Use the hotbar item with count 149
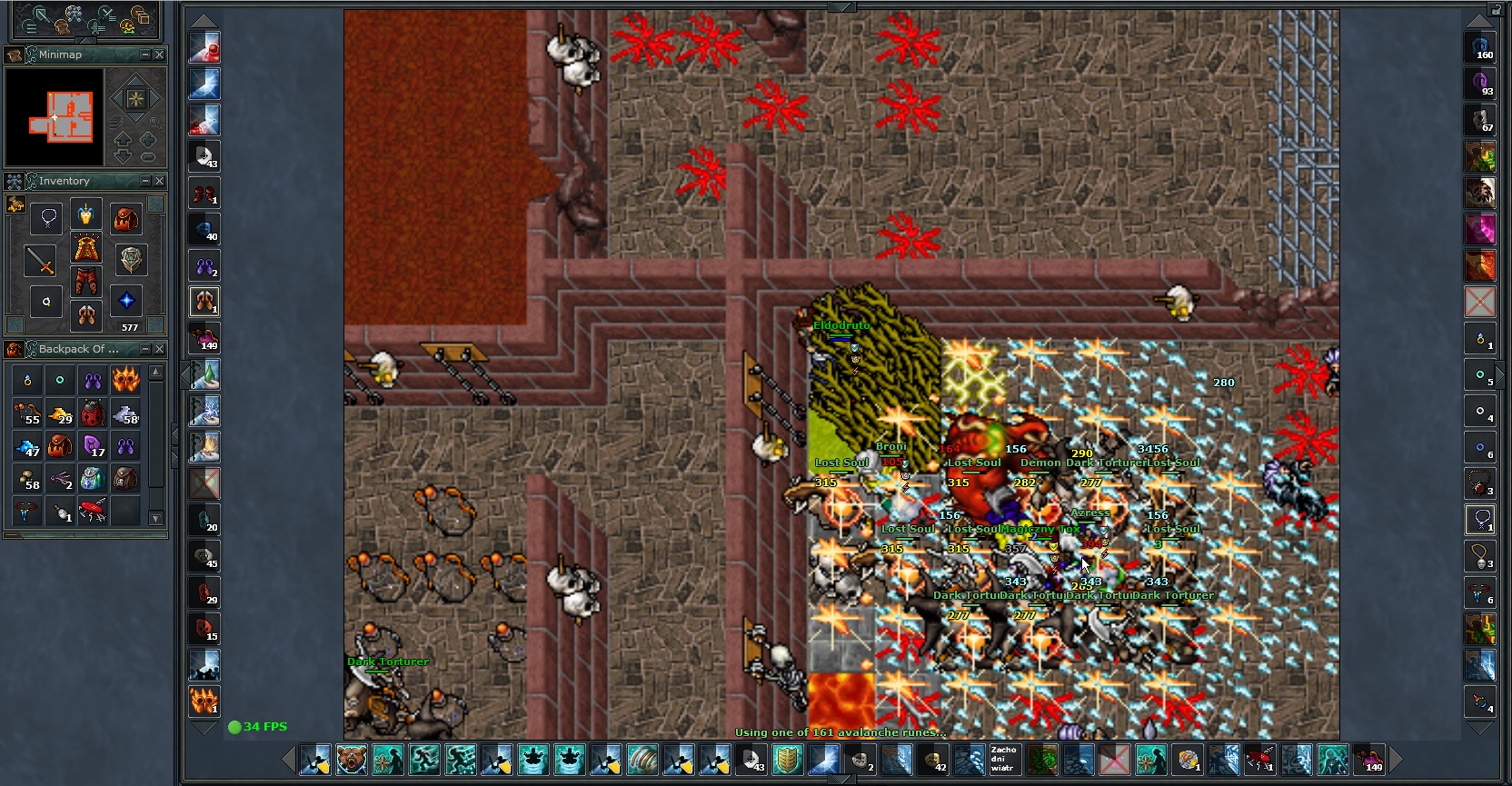The height and width of the screenshot is (786, 1512). click(x=1369, y=759)
